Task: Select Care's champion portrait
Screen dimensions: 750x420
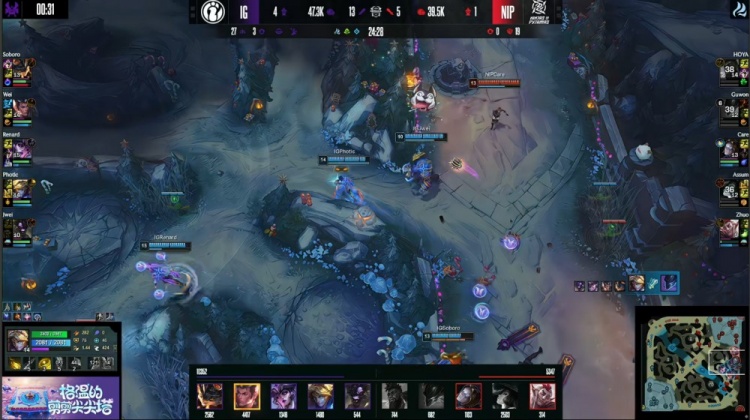Action: (x=727, y=149)
